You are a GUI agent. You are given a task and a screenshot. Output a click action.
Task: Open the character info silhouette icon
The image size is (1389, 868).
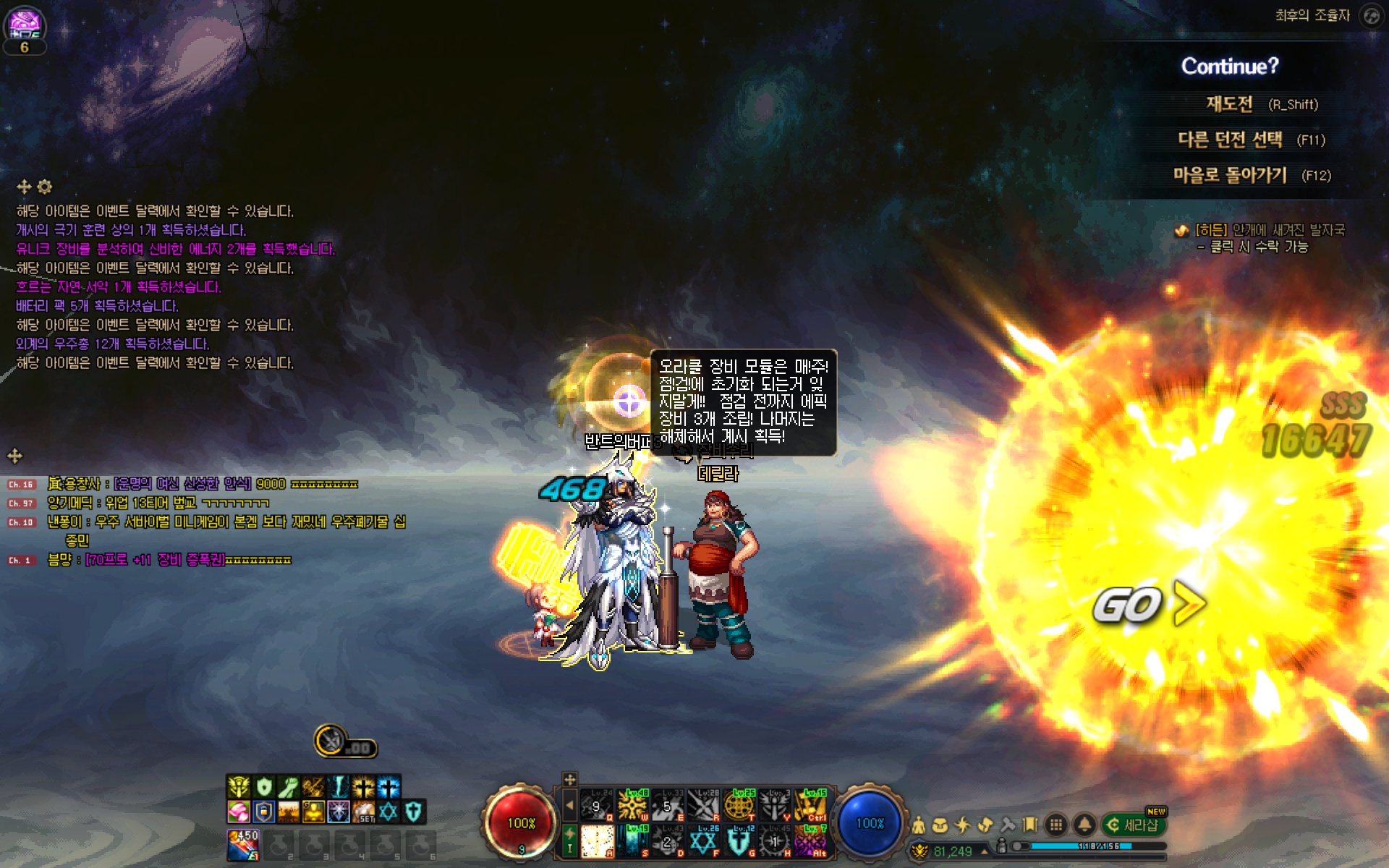[x=919, y=825]
